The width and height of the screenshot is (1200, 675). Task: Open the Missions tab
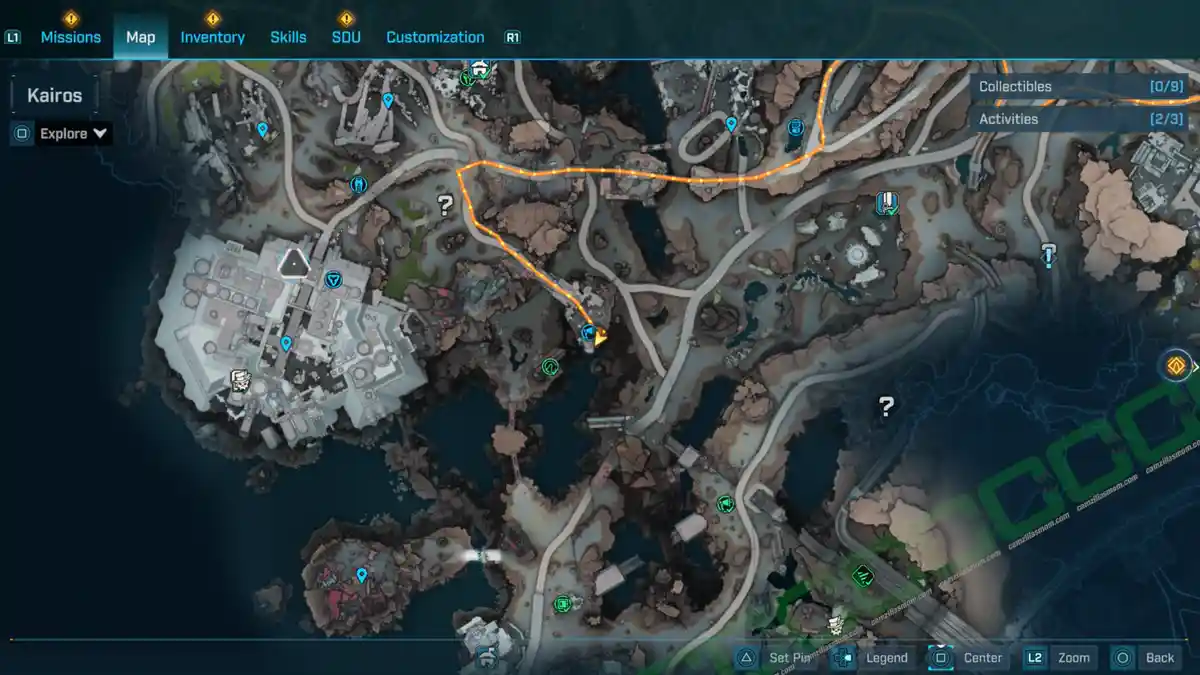(x=70, y=37)
